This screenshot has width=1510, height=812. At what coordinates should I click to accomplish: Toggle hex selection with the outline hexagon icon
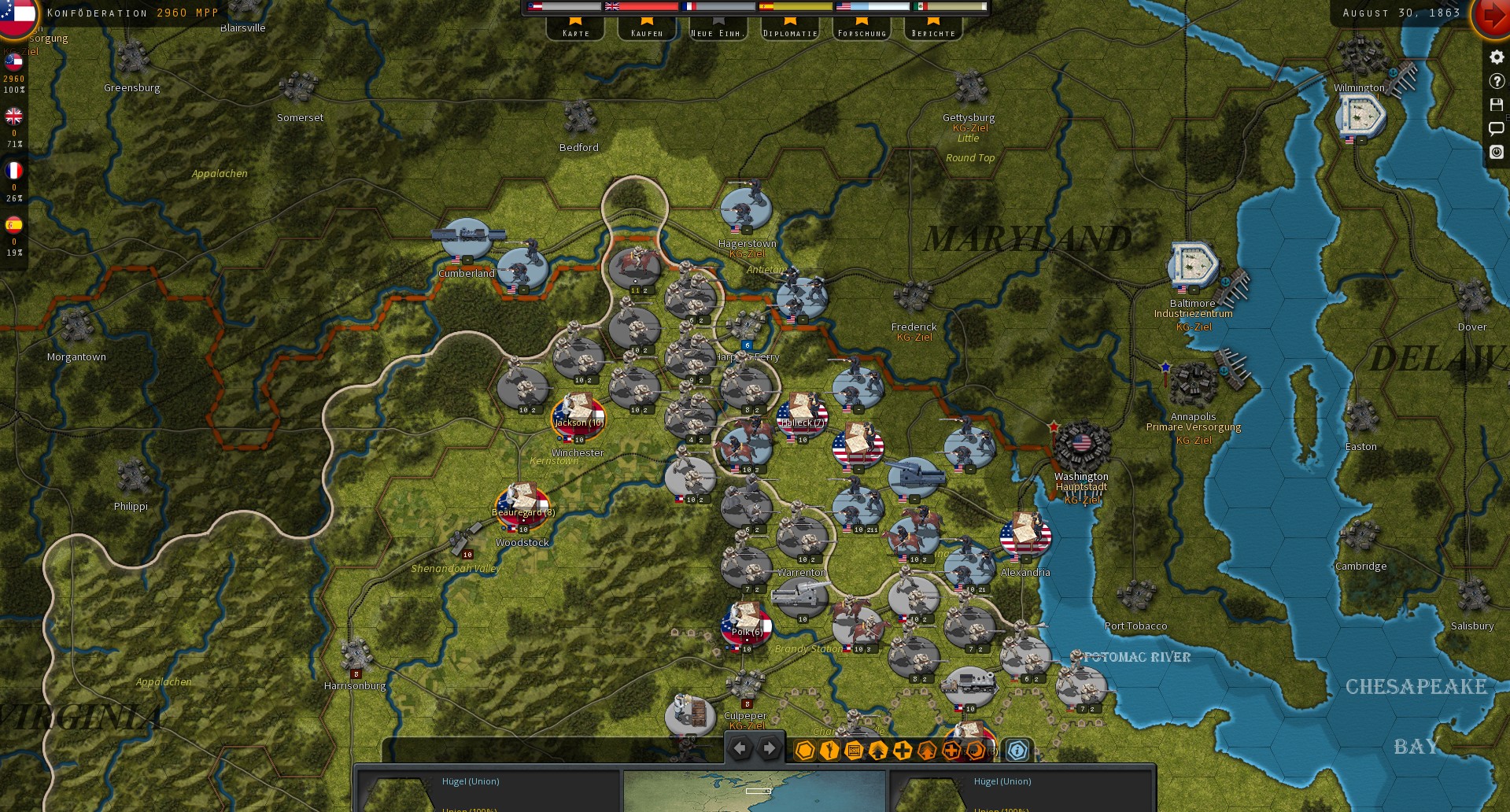pos(804,750)
